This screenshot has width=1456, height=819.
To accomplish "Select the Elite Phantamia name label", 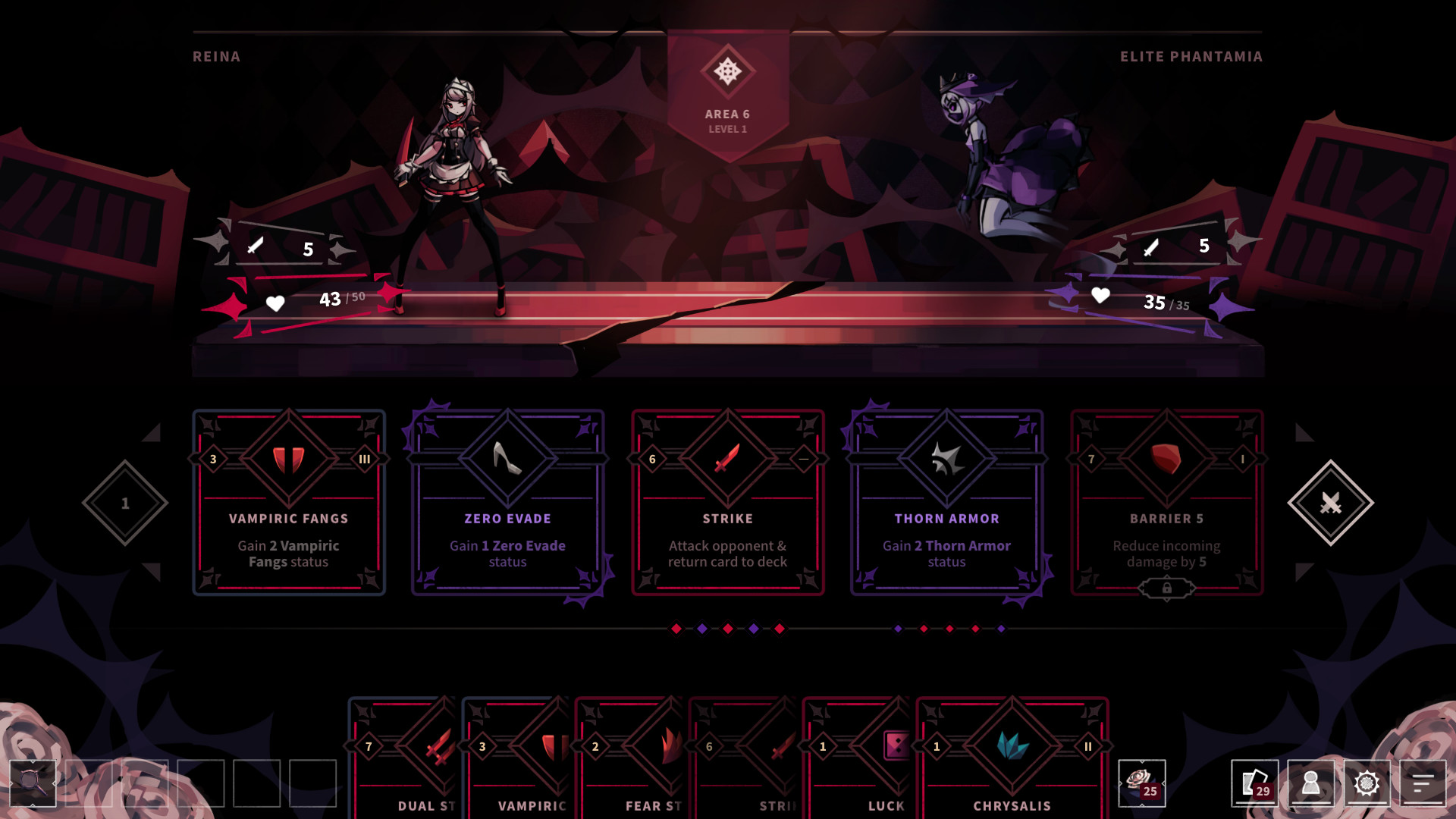I will click(x=1192, y=56).
